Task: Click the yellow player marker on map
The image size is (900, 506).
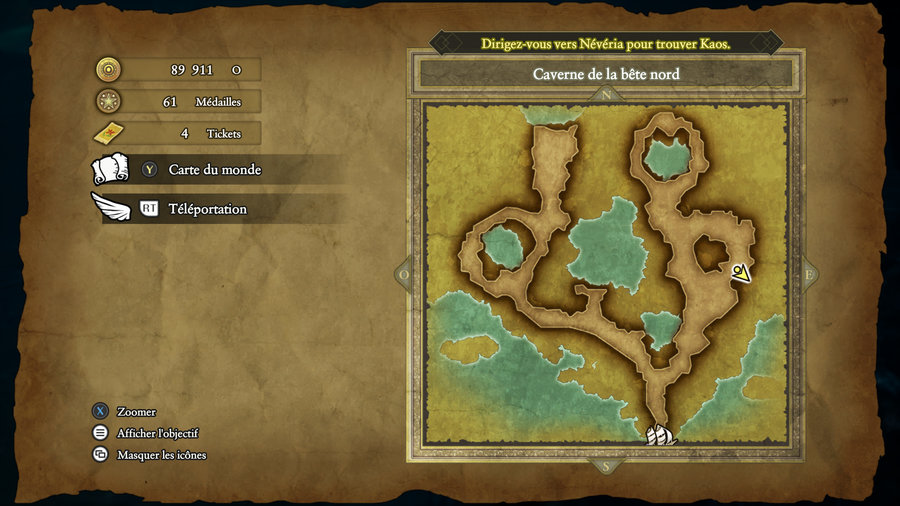Action: tap(740, 272)
